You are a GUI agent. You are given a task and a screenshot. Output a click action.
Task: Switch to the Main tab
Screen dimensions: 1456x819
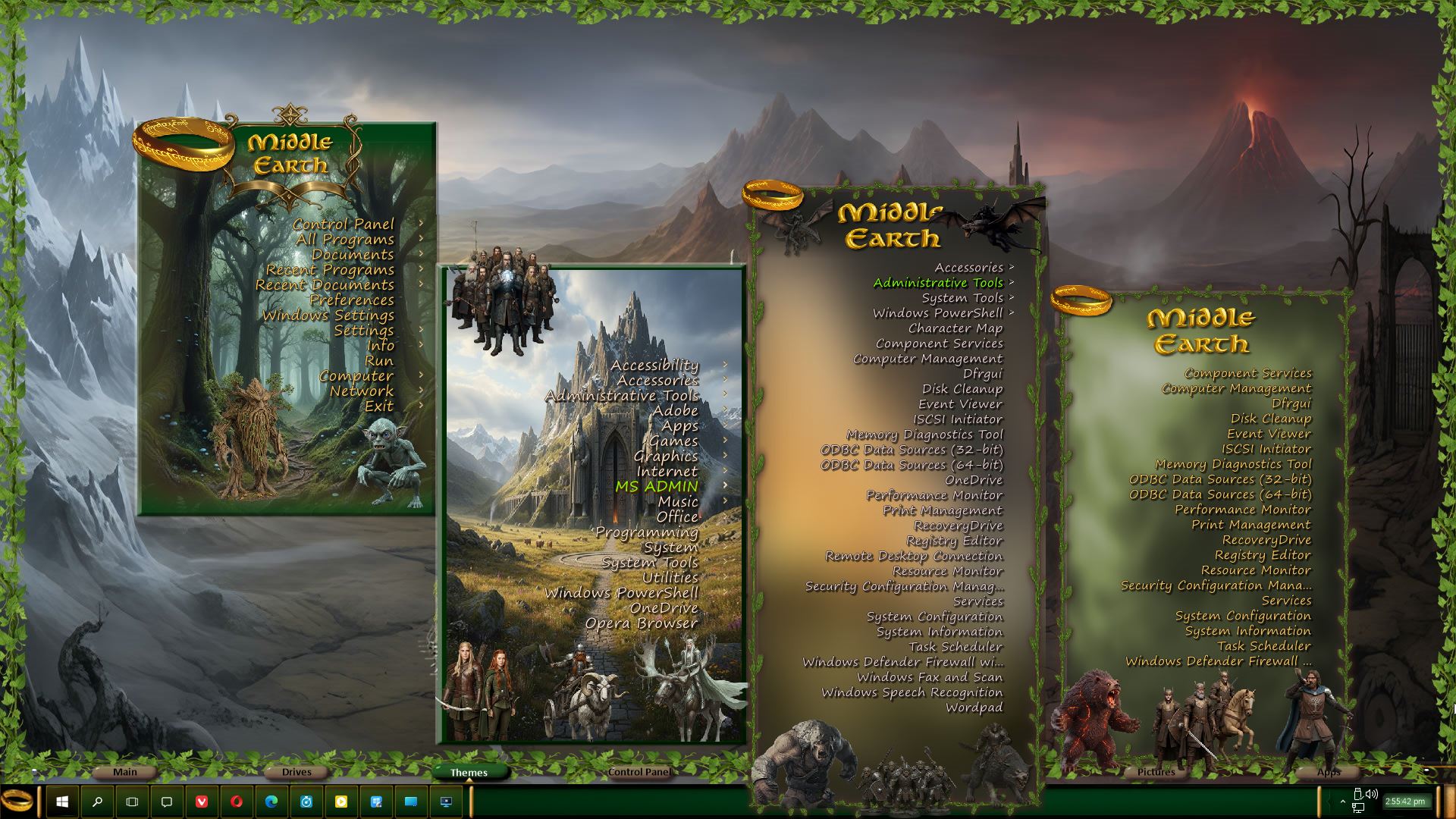[x=125, y=772]
